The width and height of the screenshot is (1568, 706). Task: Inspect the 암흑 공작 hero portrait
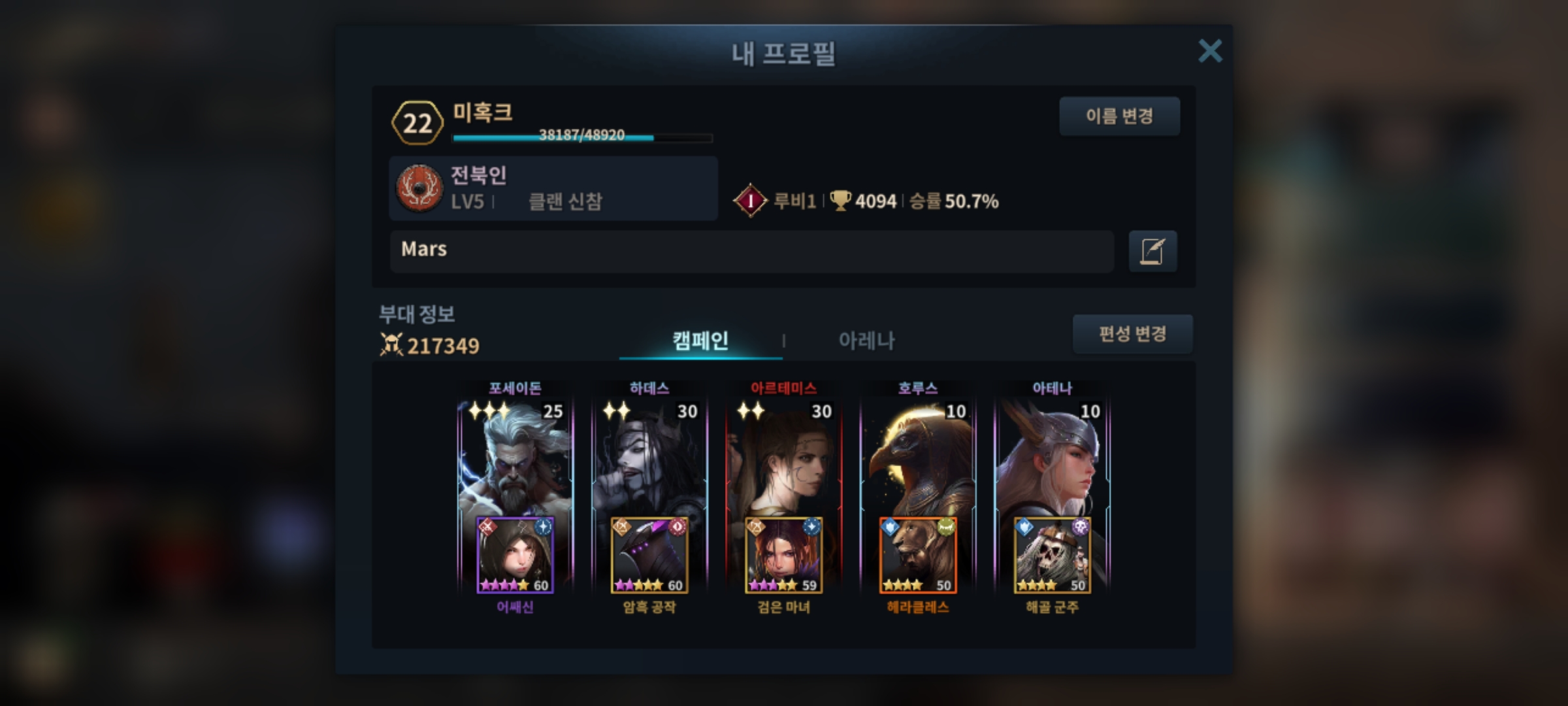[x=649, y=555]
